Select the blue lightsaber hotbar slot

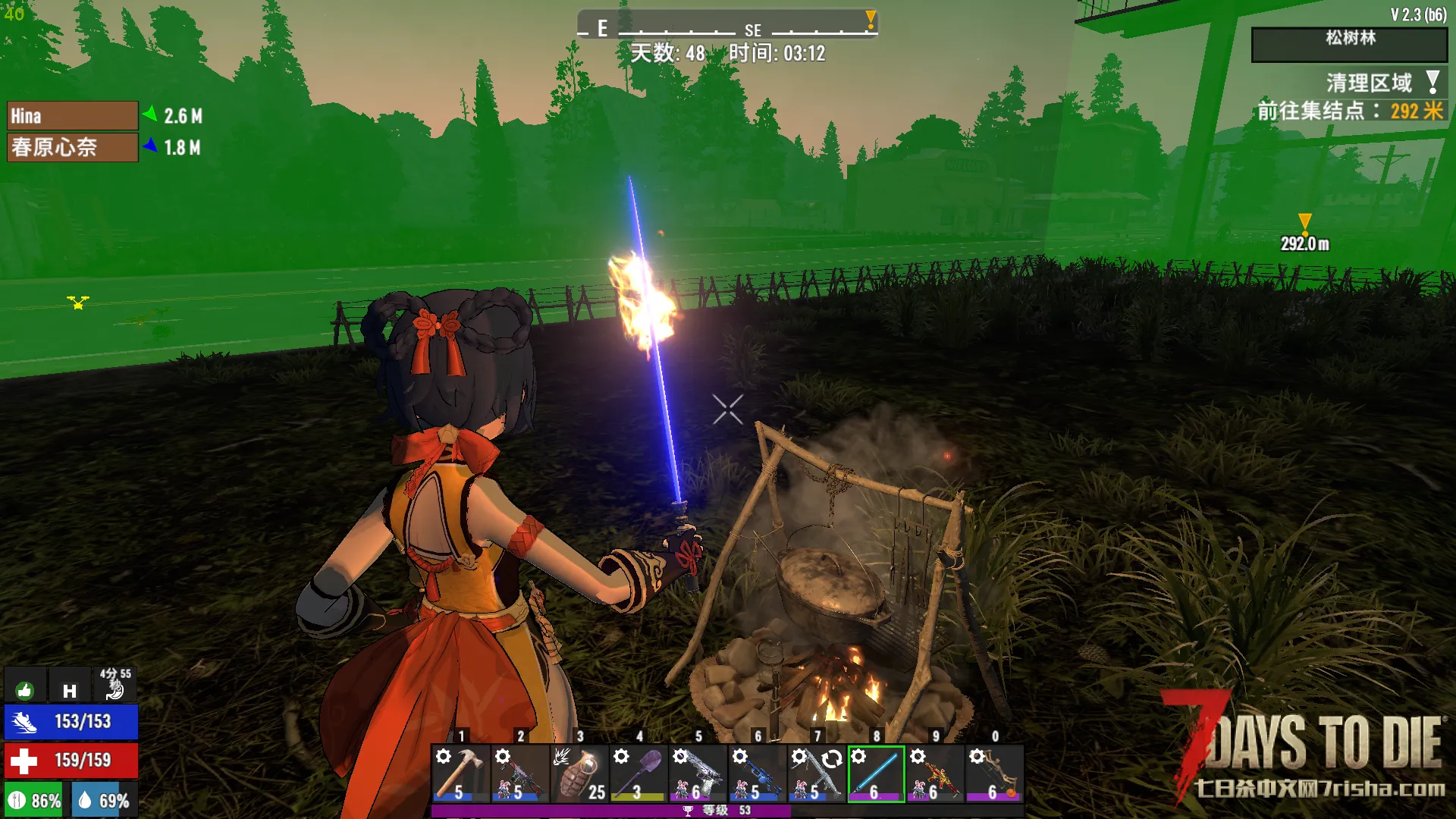[x=876, y=773]
